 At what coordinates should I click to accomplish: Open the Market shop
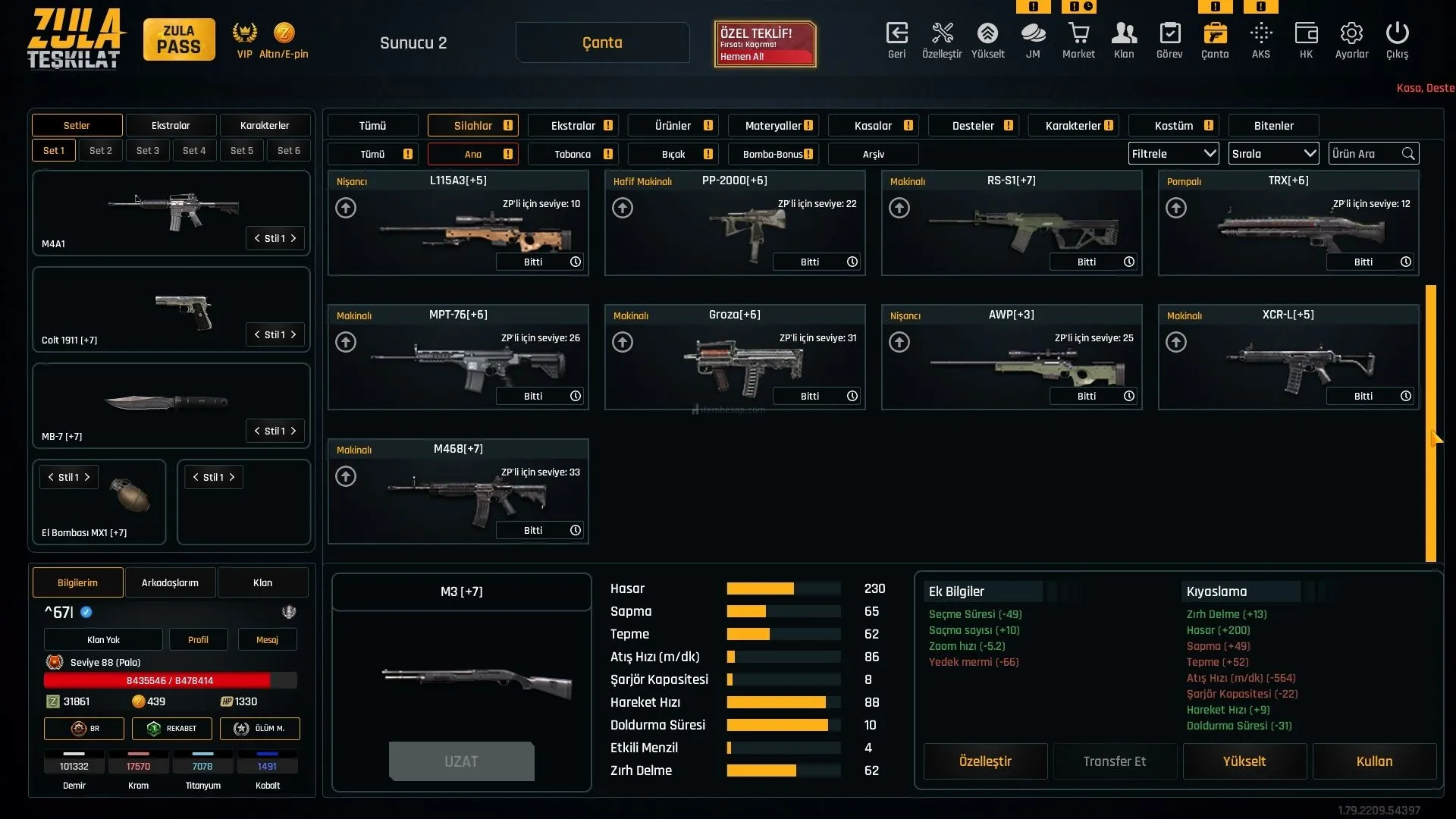[1078, 40]
